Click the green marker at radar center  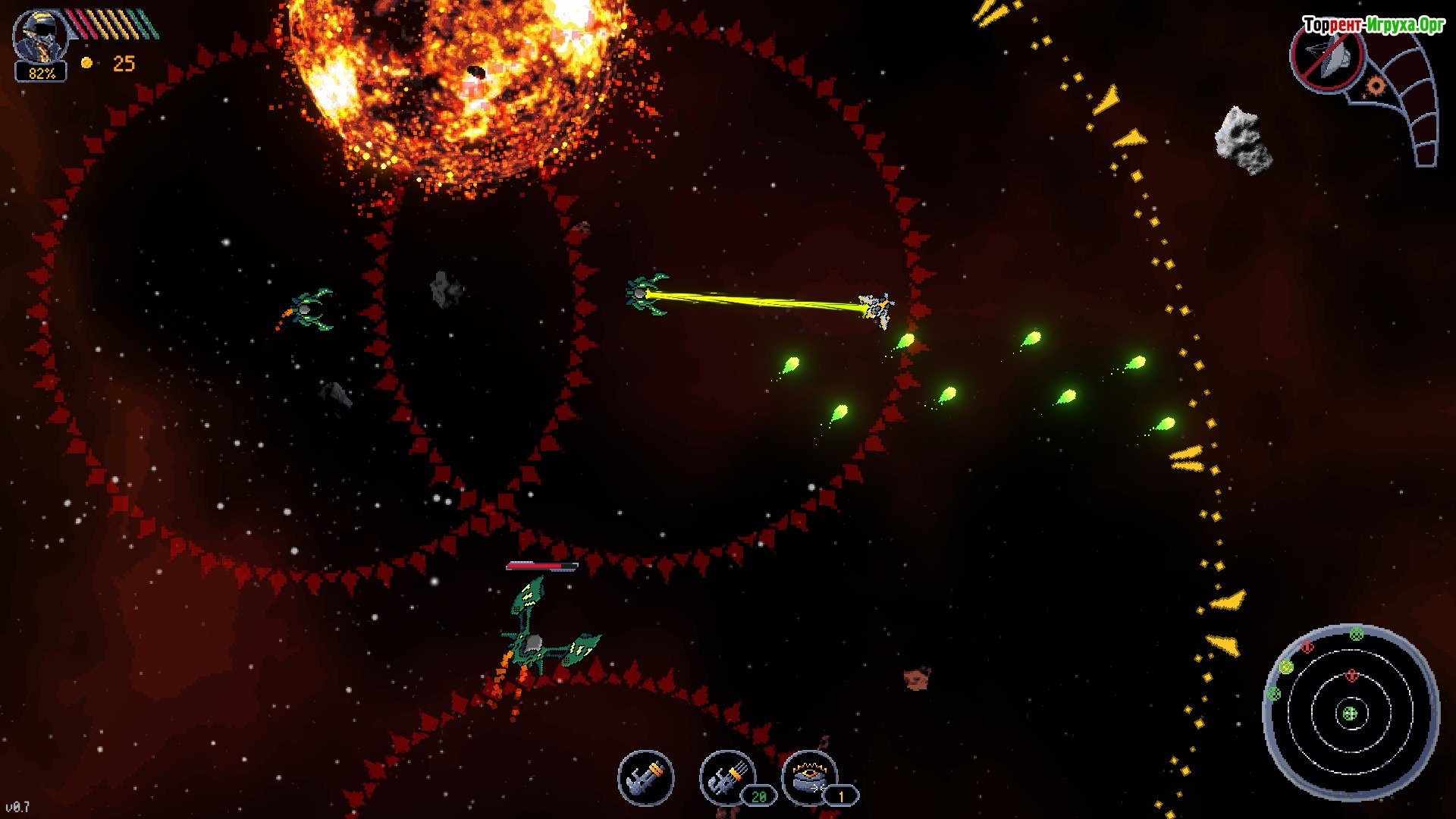pos(1350,714)
